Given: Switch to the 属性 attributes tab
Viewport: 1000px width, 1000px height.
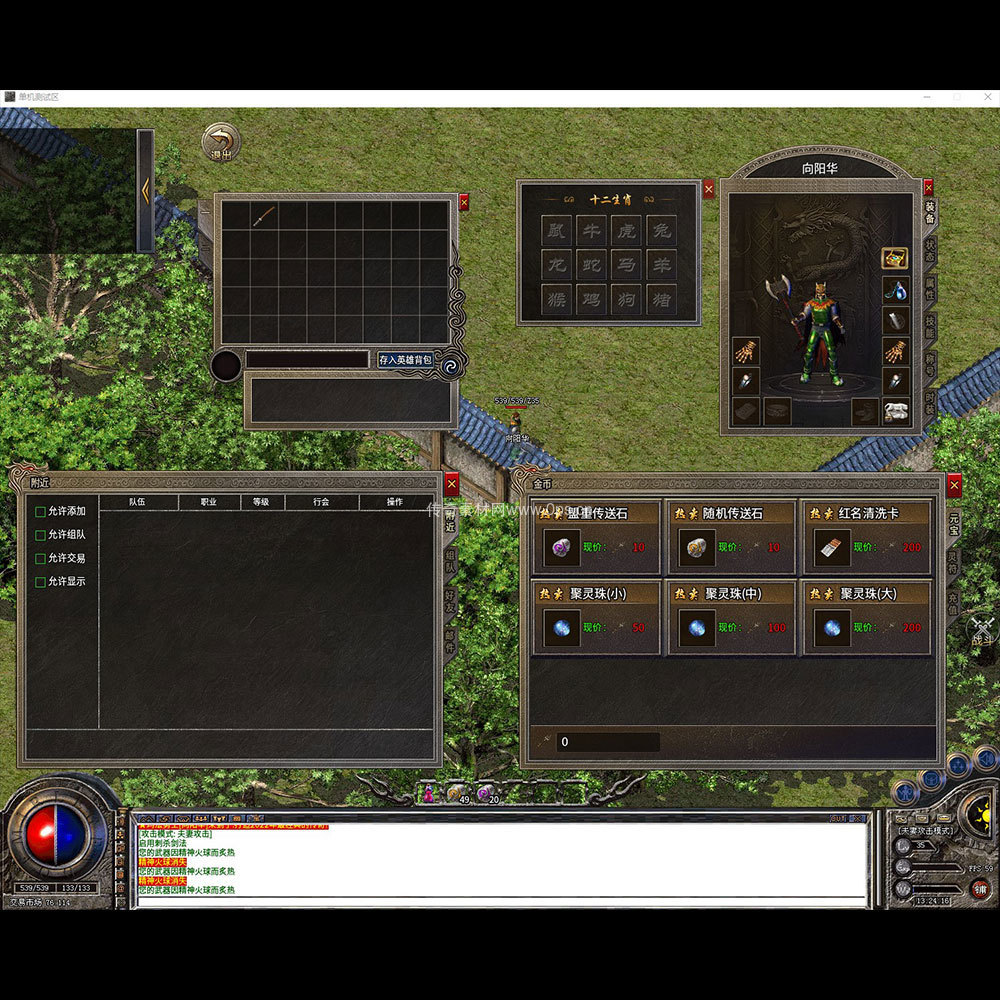Looking at the screenshot, I should pyautogui.click(x=930, y=291).
